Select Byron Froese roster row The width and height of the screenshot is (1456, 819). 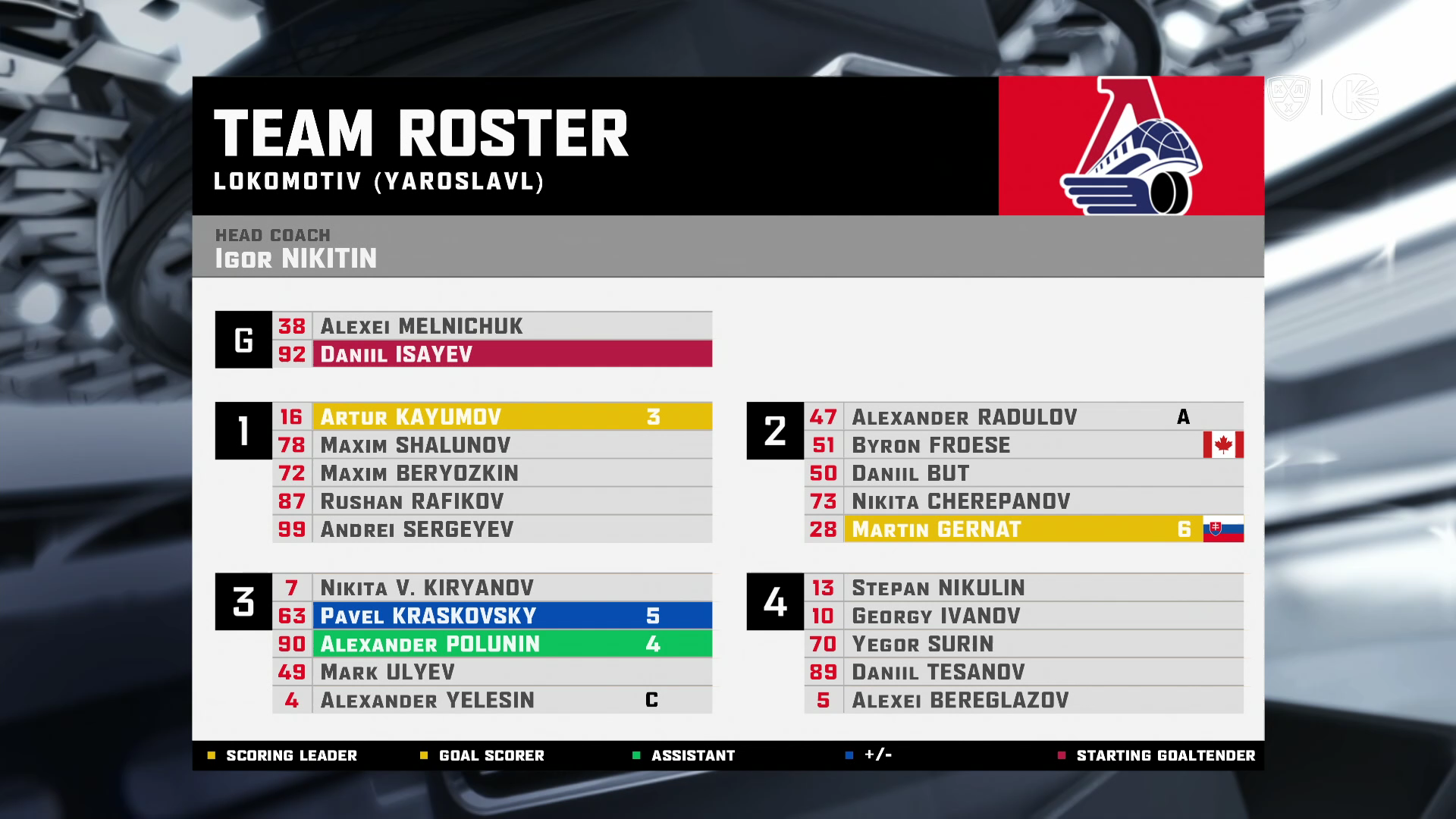(1024, 445)
